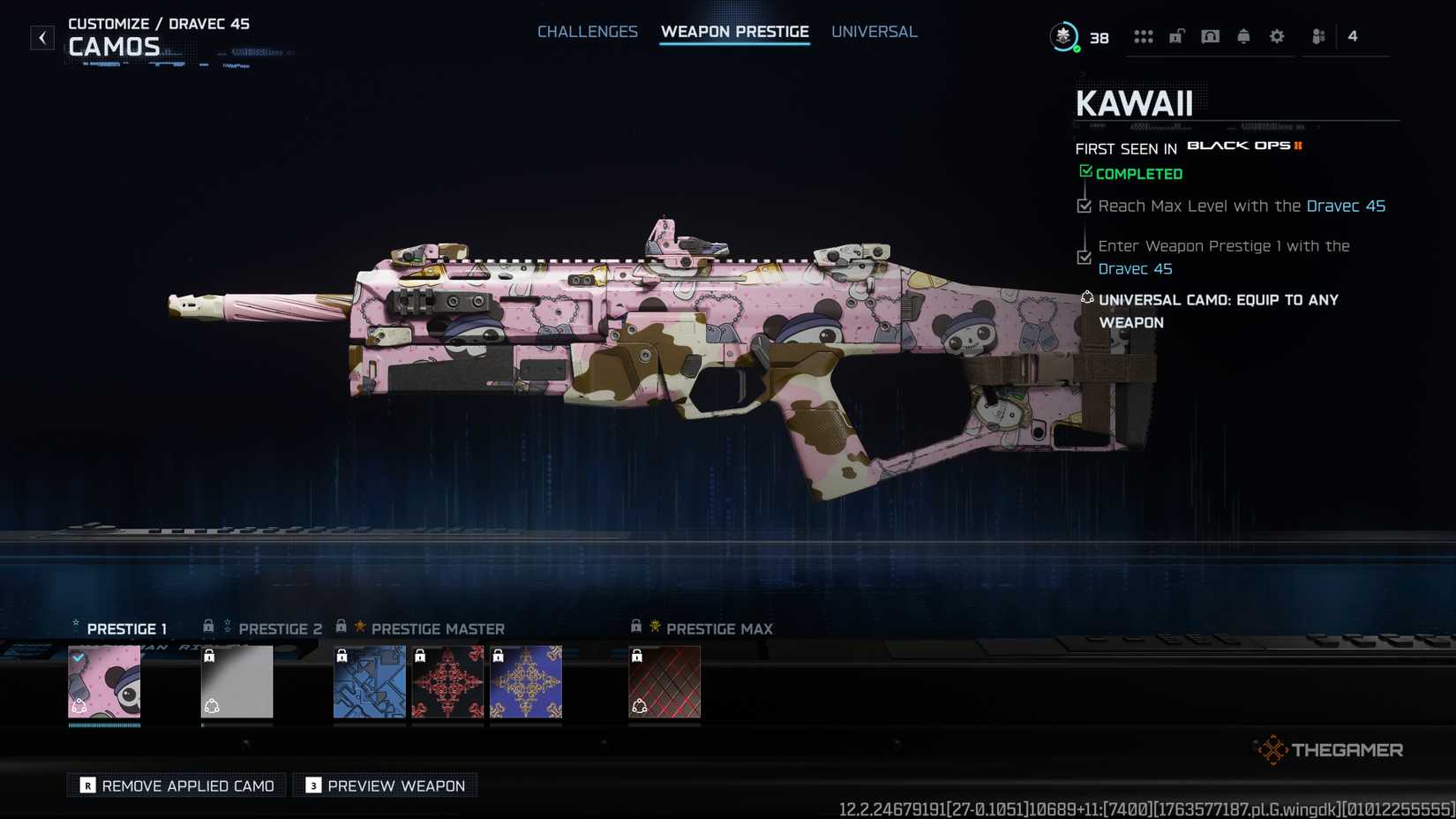Click the screenshot/photo mode icon
Viewport: 1456px width, 819px height.
point(1210,36)
